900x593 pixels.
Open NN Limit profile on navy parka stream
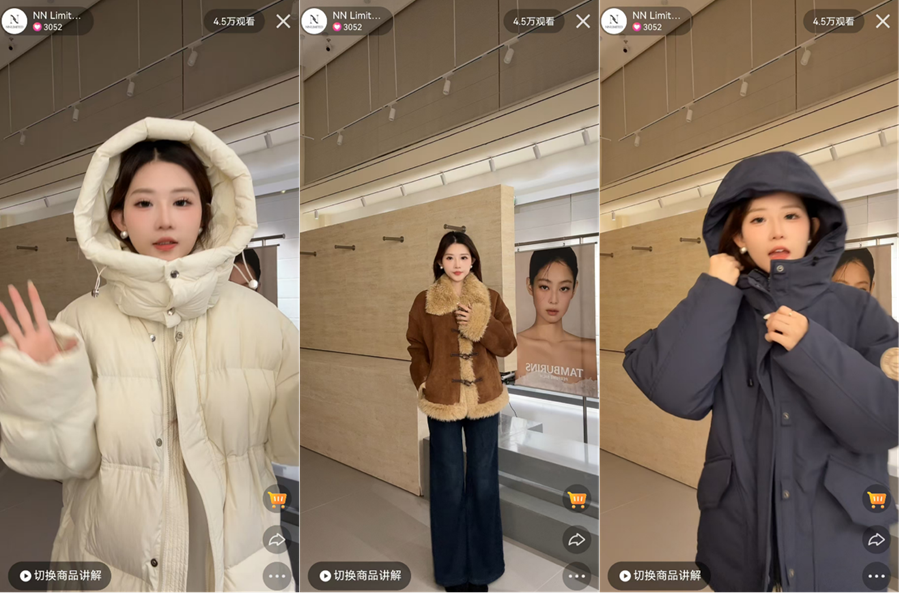pos(647,21)
